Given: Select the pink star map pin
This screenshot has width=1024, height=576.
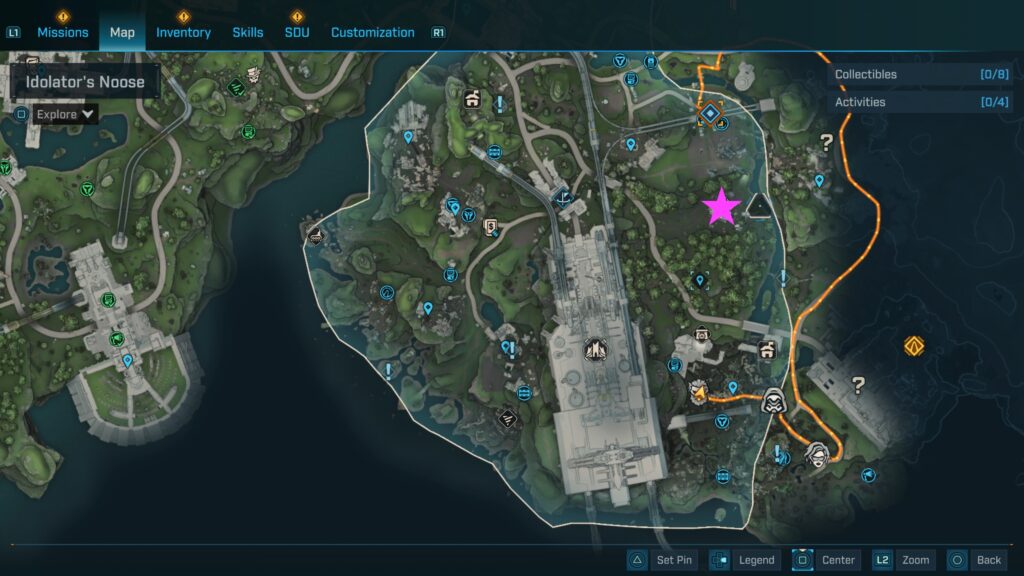Looking at the screenshot, I should click(721, 207).
